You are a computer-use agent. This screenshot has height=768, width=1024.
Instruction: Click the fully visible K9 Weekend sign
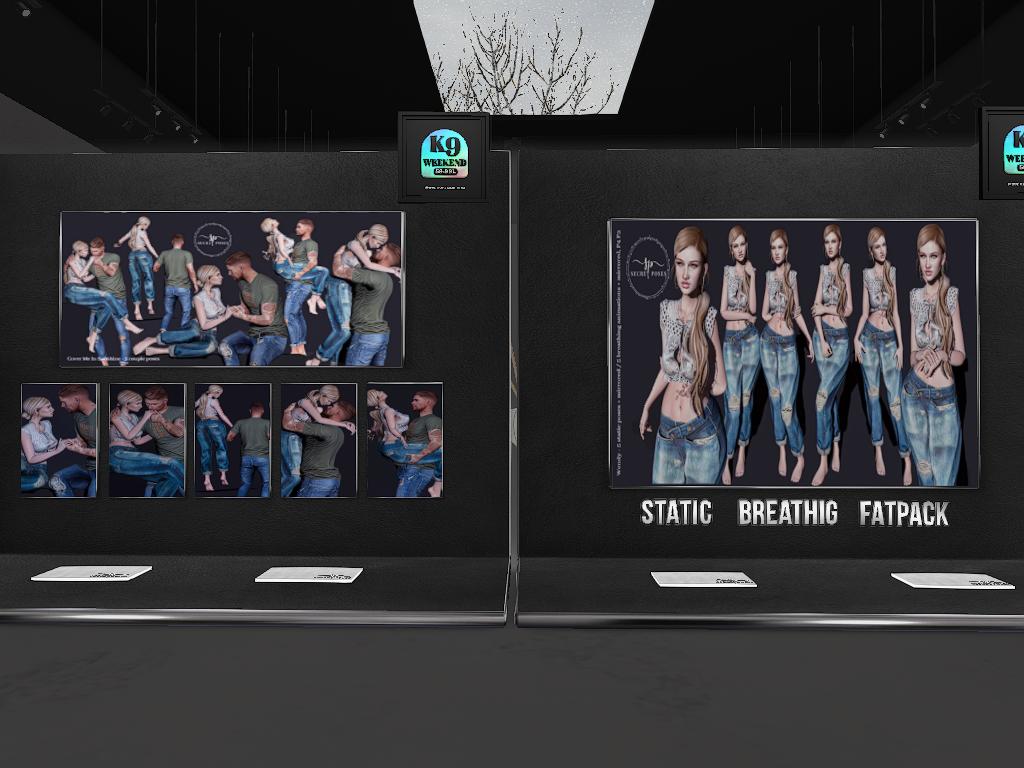coord(444,156)
